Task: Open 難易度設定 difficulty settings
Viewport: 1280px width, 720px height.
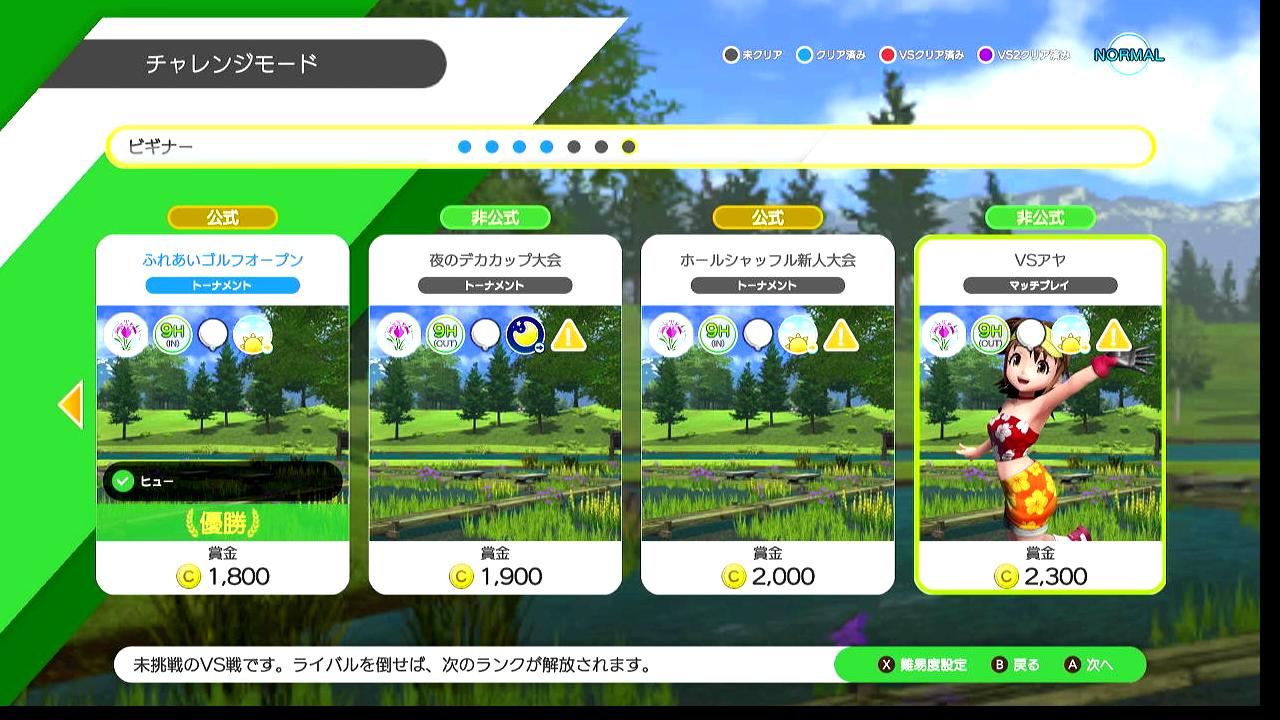Action: click(x=923, y=665)
